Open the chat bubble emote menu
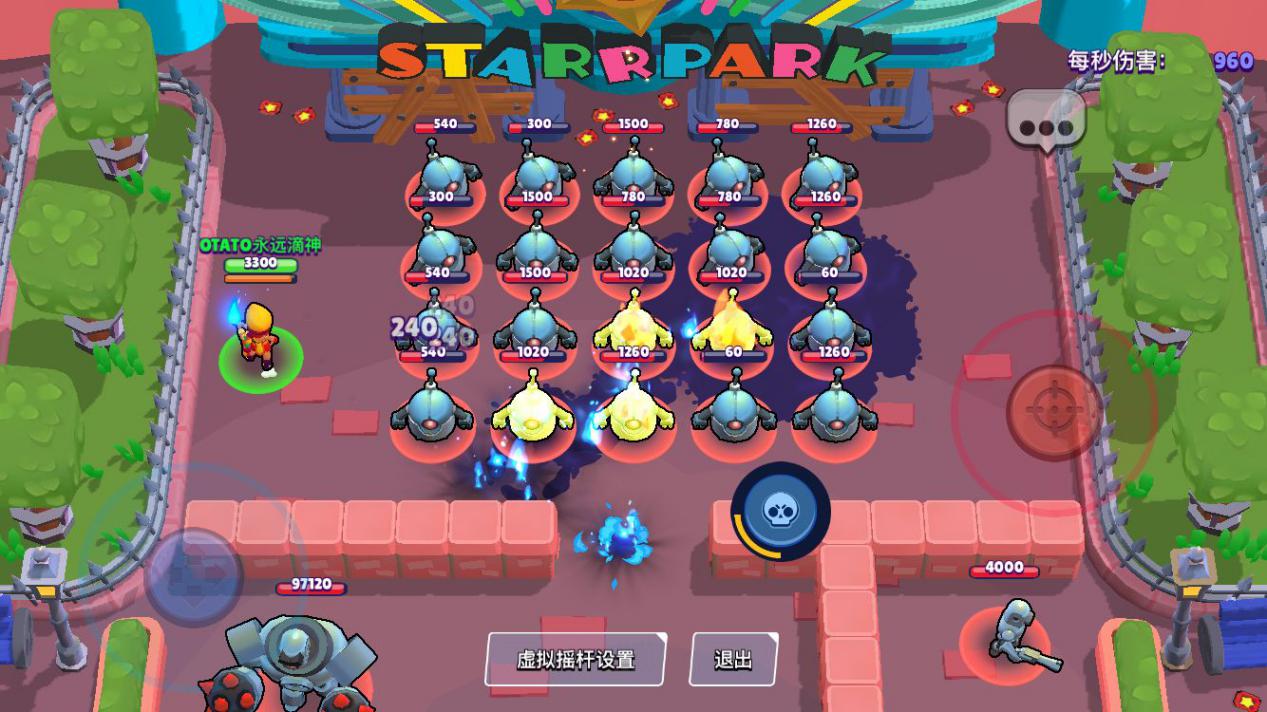 [1045, 125]
